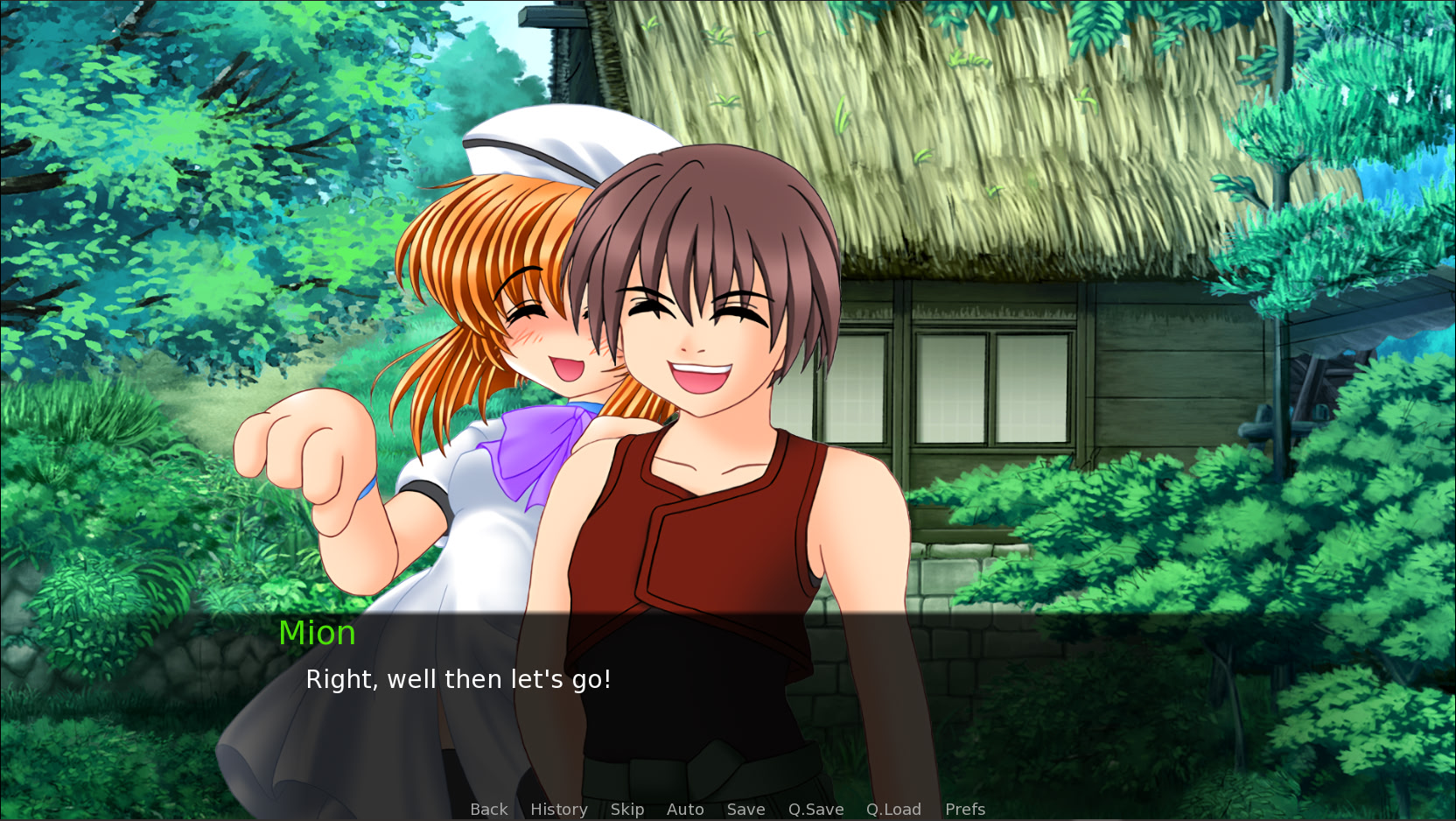Load the Q.Load quick save
This screenshot has height=821, width=1456.
click(x=892, y=809)
